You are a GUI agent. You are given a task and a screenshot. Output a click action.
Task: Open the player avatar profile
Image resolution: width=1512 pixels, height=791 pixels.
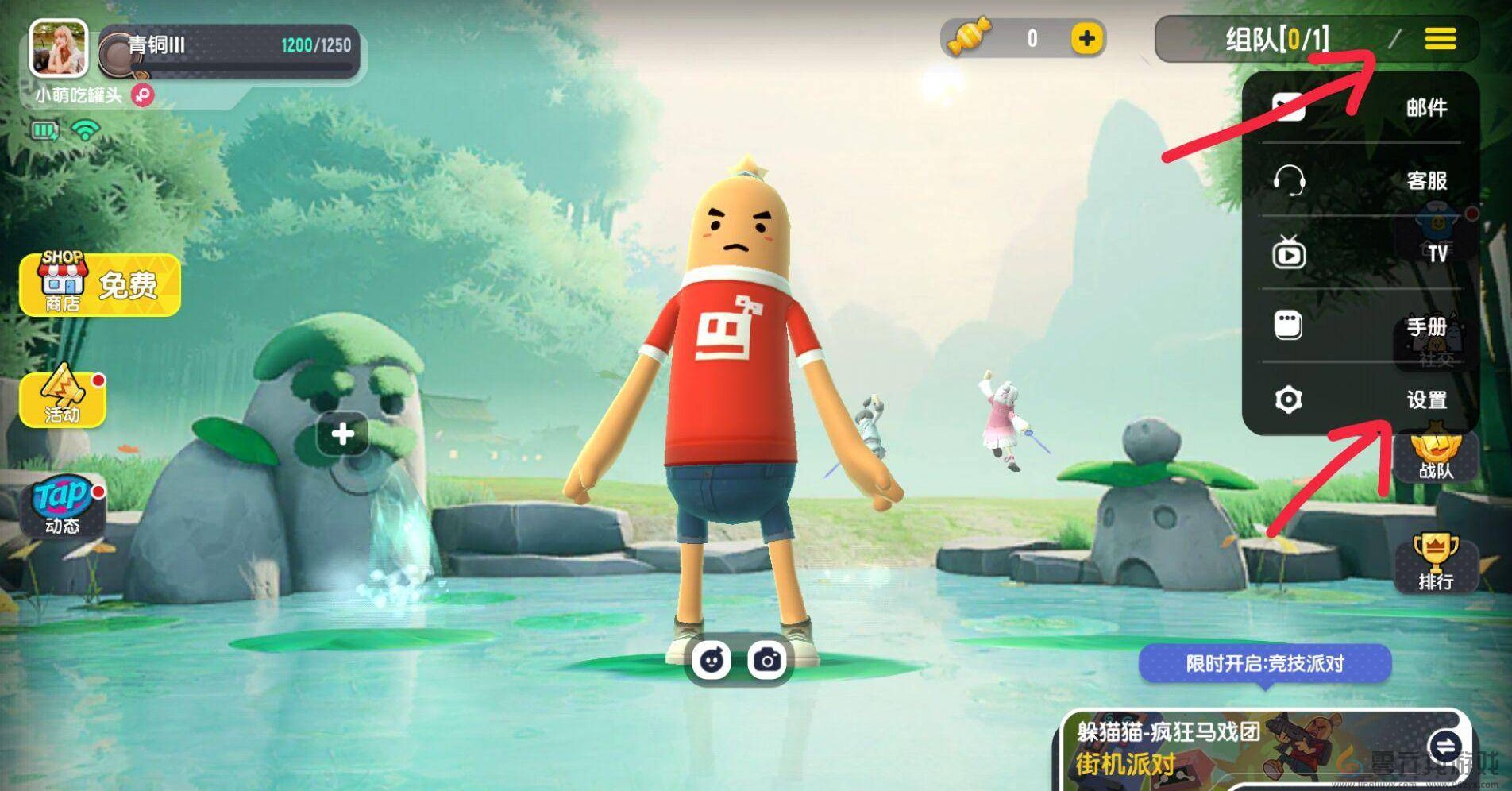pyautogui.click(x=58, y=47)
